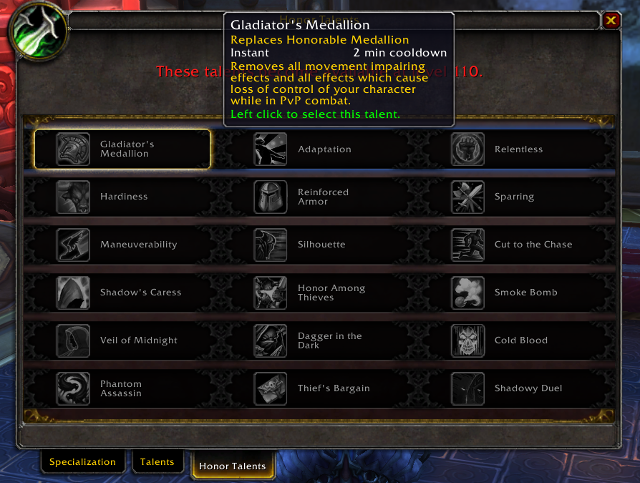Select Cut to the Chase talent

pos(517,245)
